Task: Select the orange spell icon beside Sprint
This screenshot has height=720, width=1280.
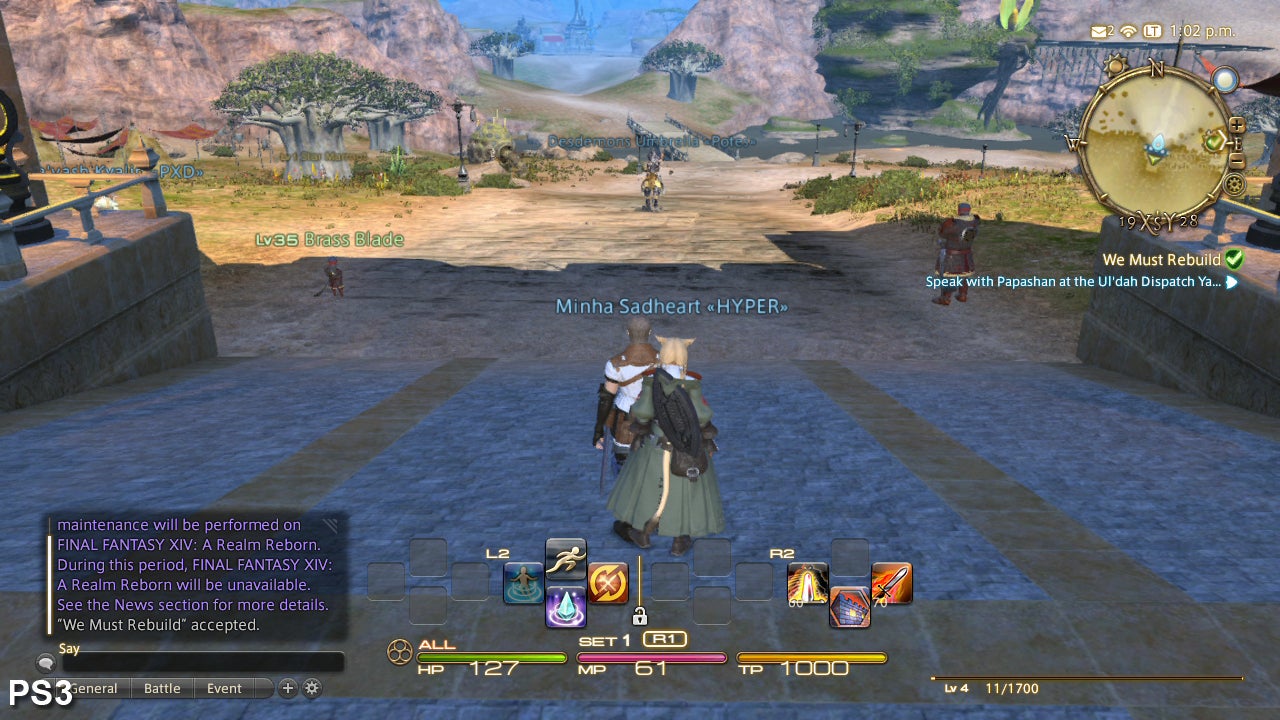Action: coord(609,584)
